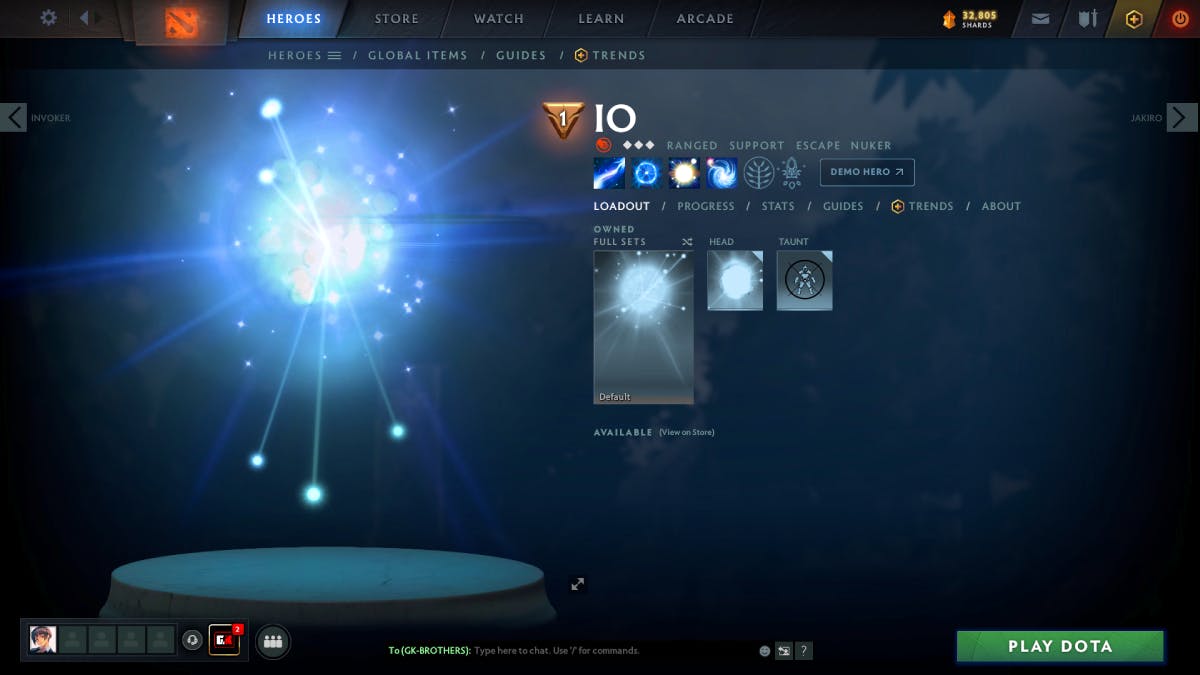Open the mail inbox icon
The image size is (1200, 675).
[x=1040, y=19]
